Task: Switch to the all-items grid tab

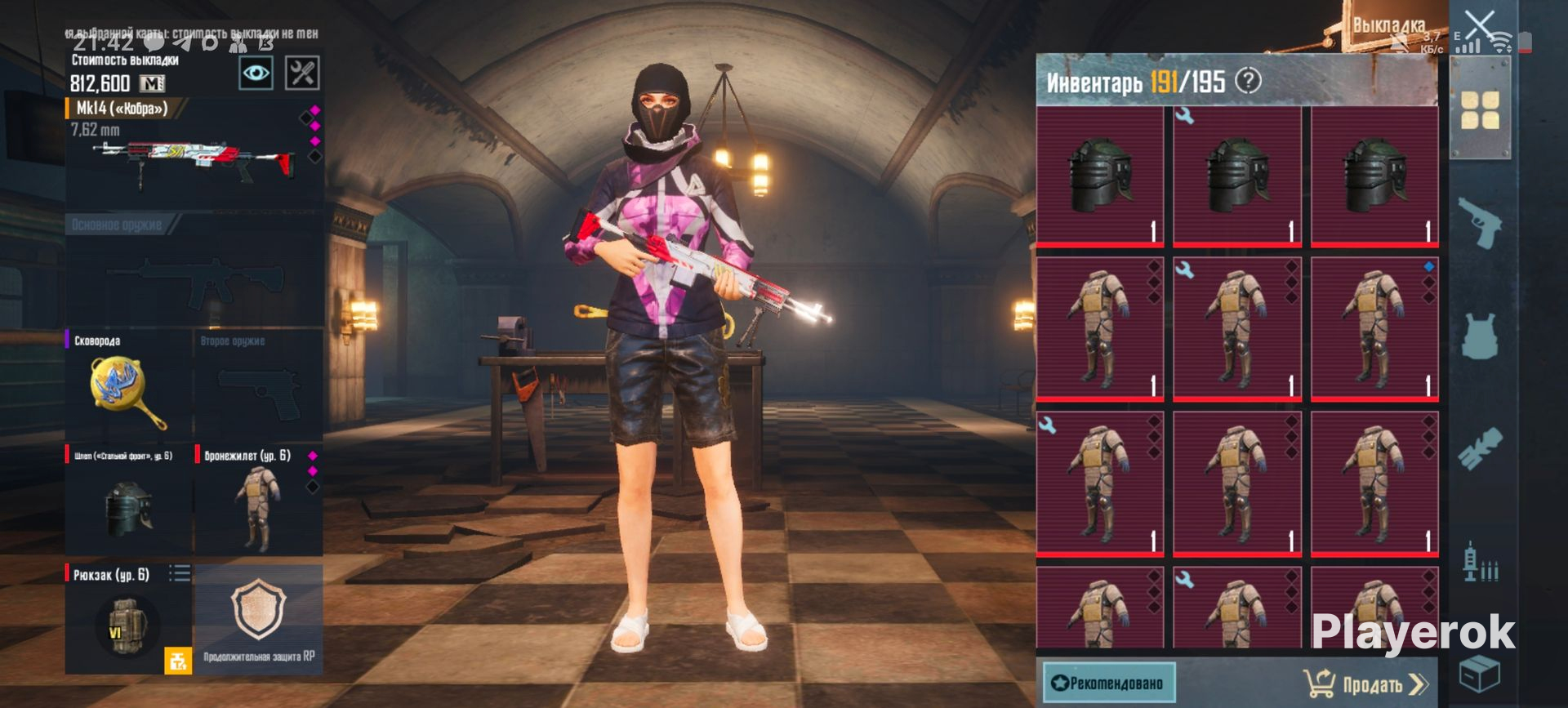Action: pyautogui.click(x=1479, y=110)
